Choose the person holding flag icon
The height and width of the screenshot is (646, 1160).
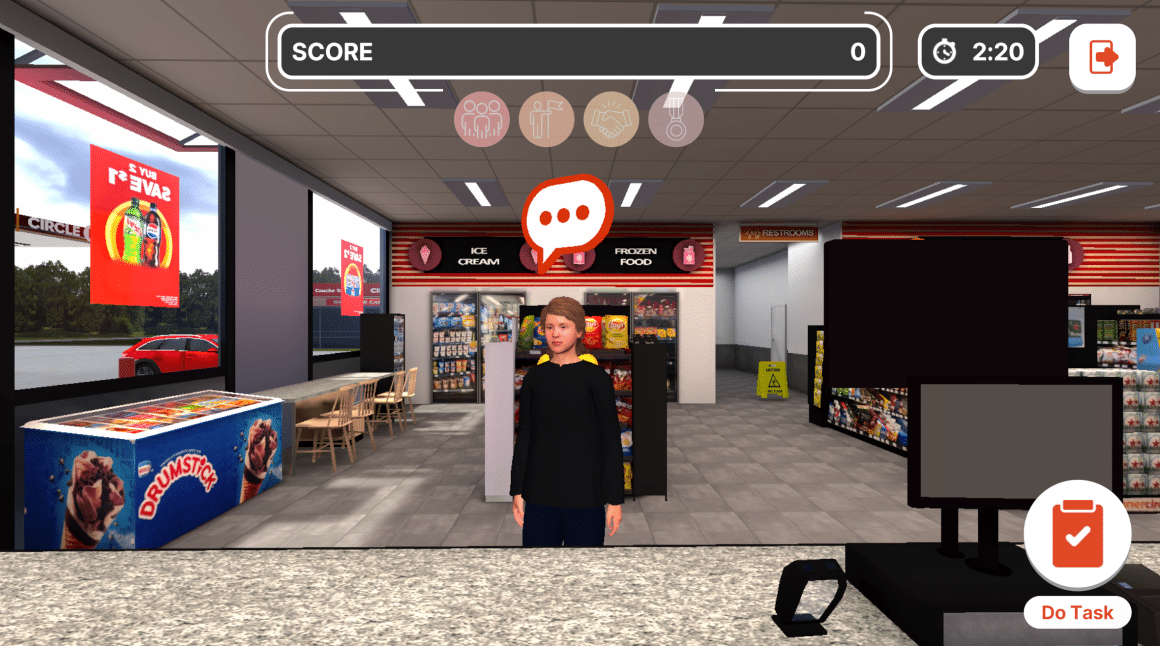tap(547, 120)
